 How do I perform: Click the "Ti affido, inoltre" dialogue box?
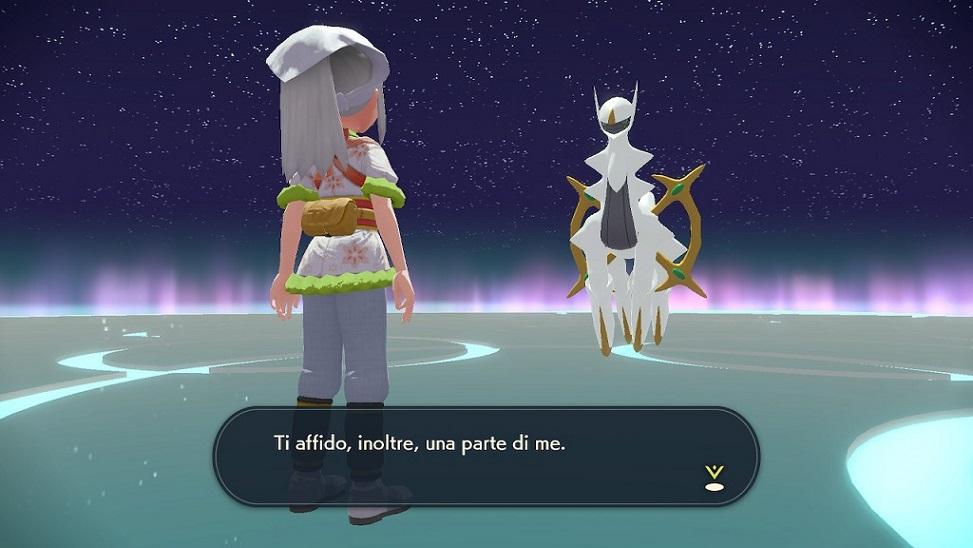tap(486, 455)
